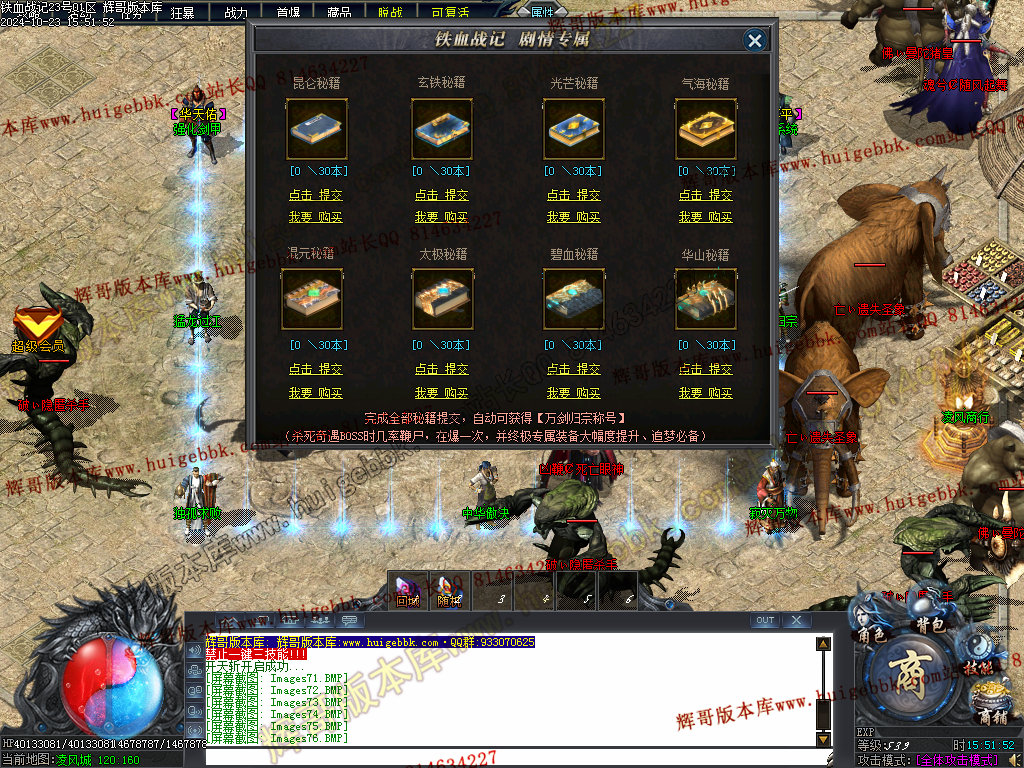Submit the 昆仑秘籍 books via 点击提交
The height and width of the screenshot is (768, 1024).
316,195
